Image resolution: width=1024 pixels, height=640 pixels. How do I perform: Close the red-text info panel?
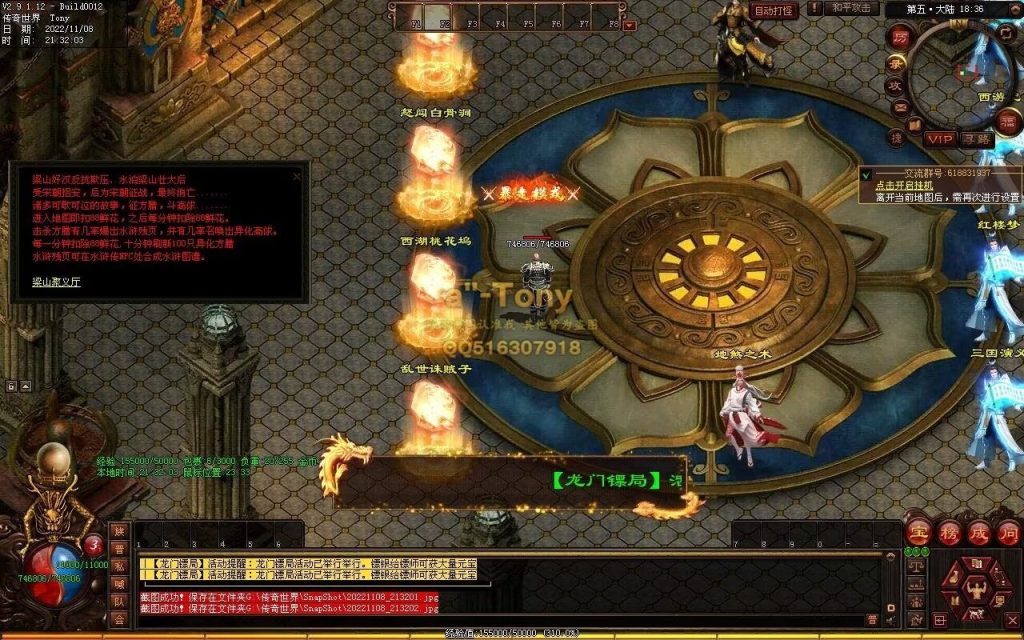click(296, 176)
